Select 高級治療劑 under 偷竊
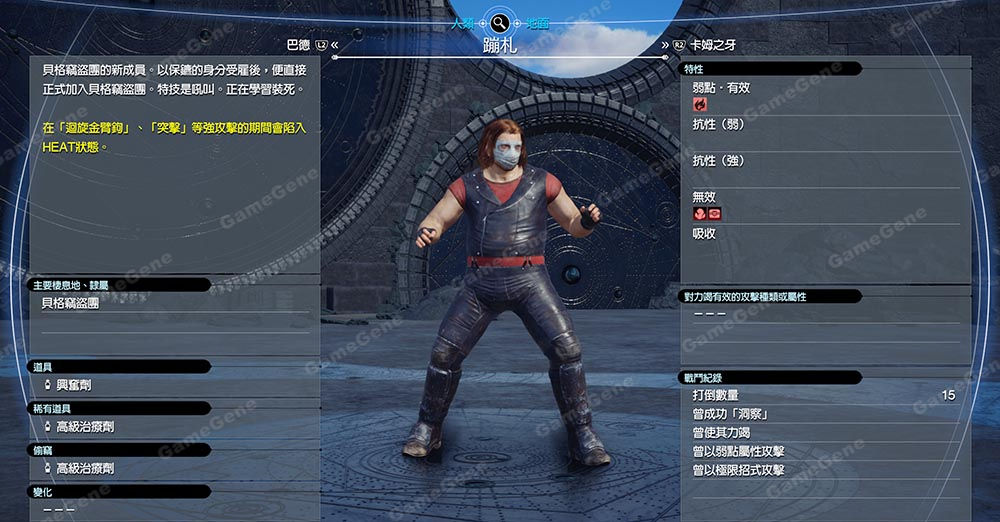Screen dimensions: 1000x522 [x=84, y=468]
